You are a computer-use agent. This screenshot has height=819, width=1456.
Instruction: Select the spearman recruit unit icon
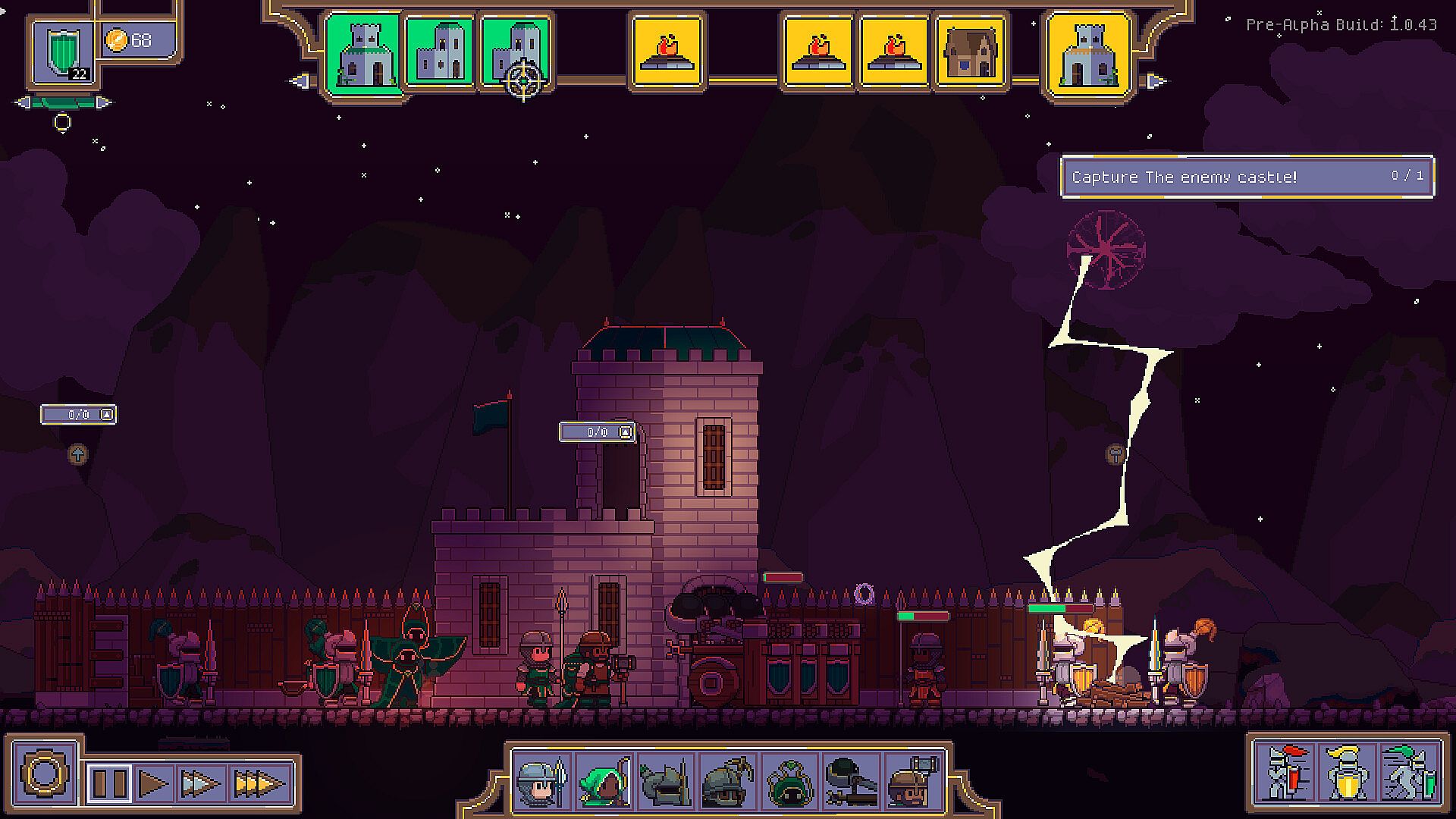tap(541, 782)
